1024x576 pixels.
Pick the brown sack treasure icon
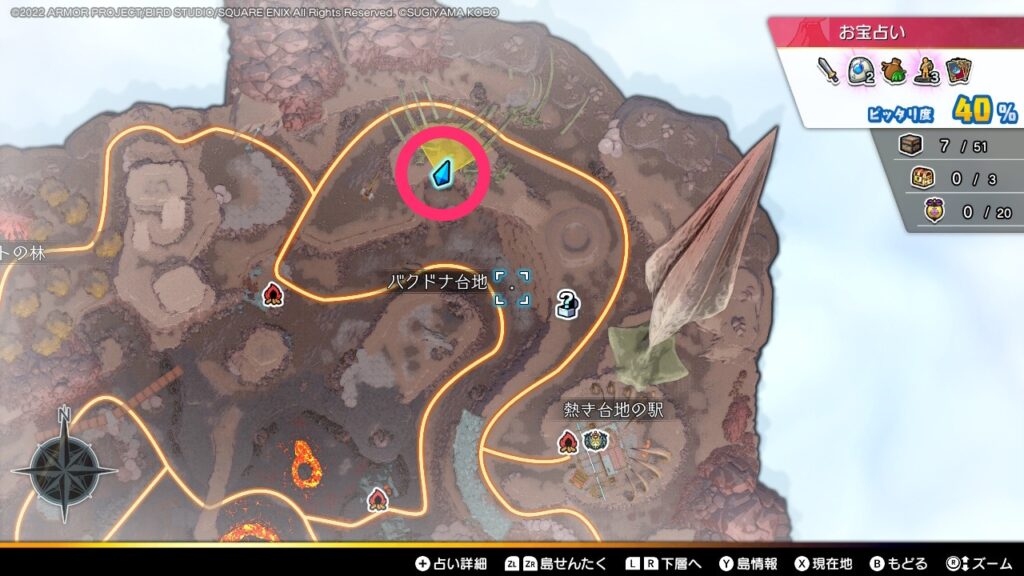point(894,70)
